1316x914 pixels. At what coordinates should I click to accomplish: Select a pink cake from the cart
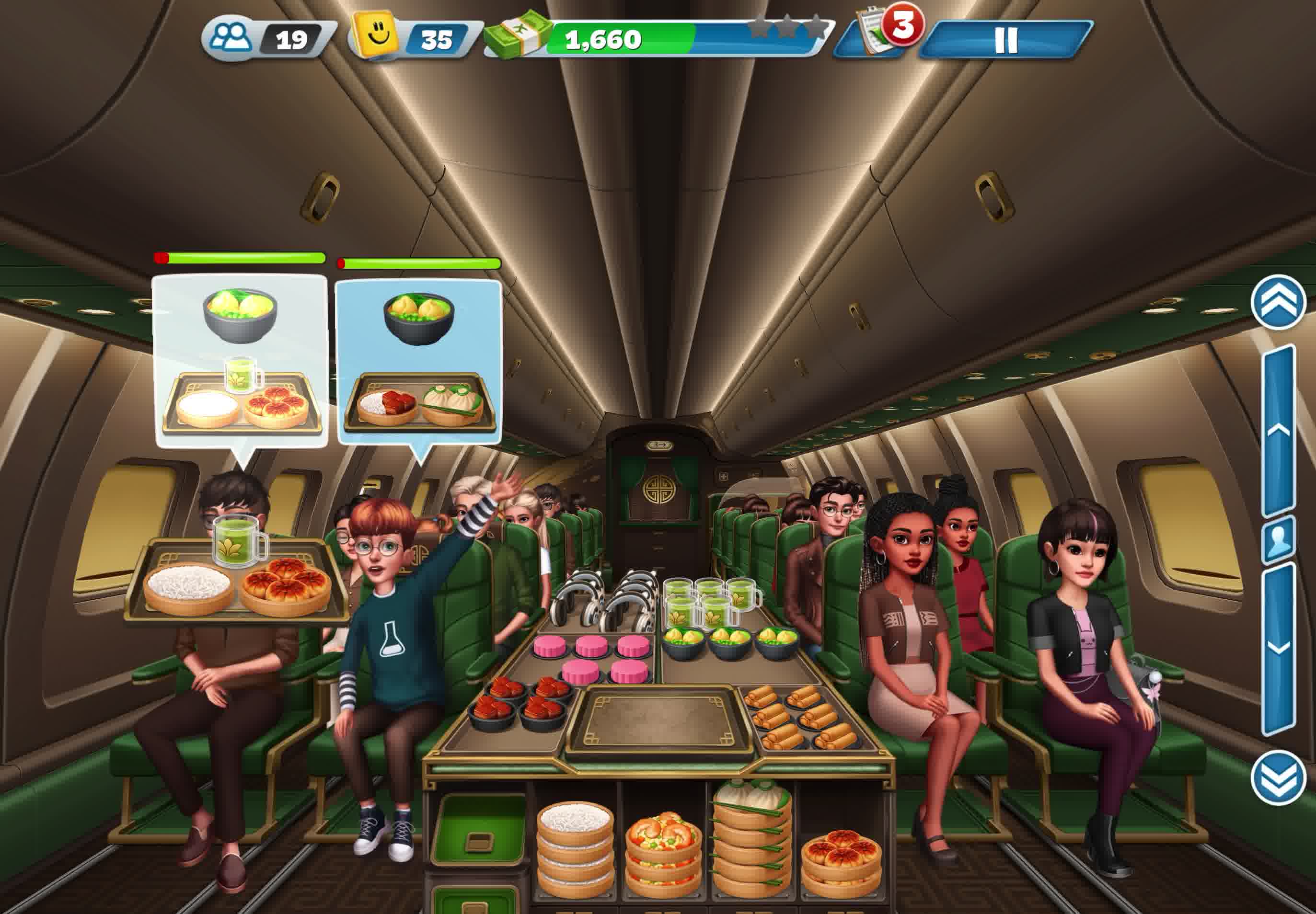[591, 647]
